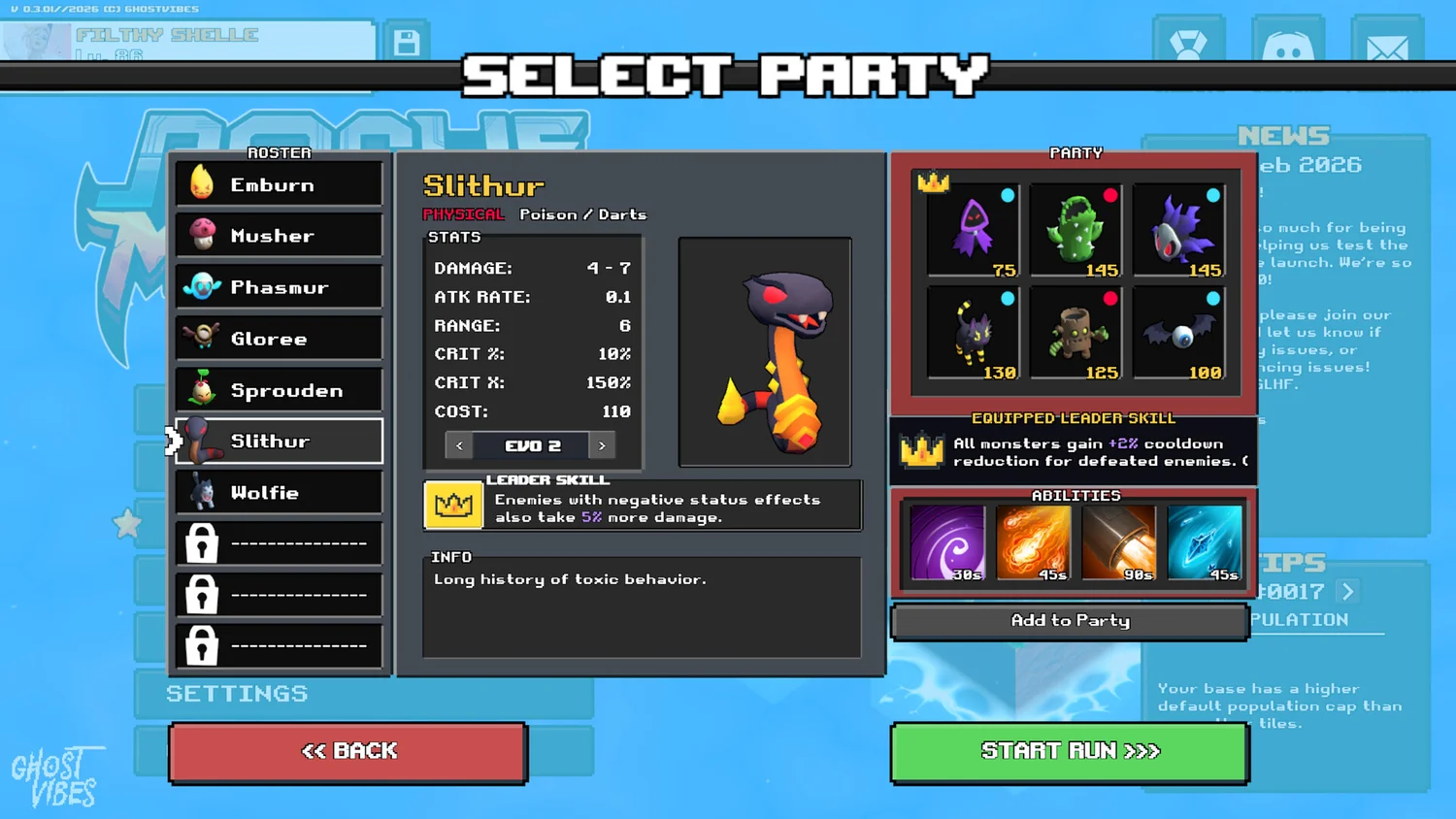The width and height of the screenshot is (1456, 819).
Task: Select the purple hooded party monster
Action: point(973,231)
